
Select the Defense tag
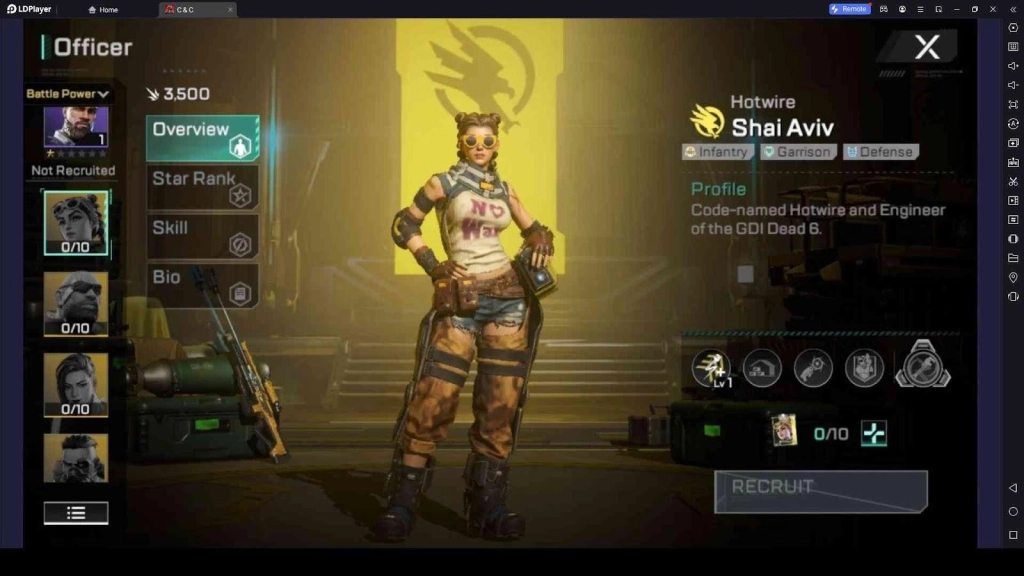(x=880, y=152)
